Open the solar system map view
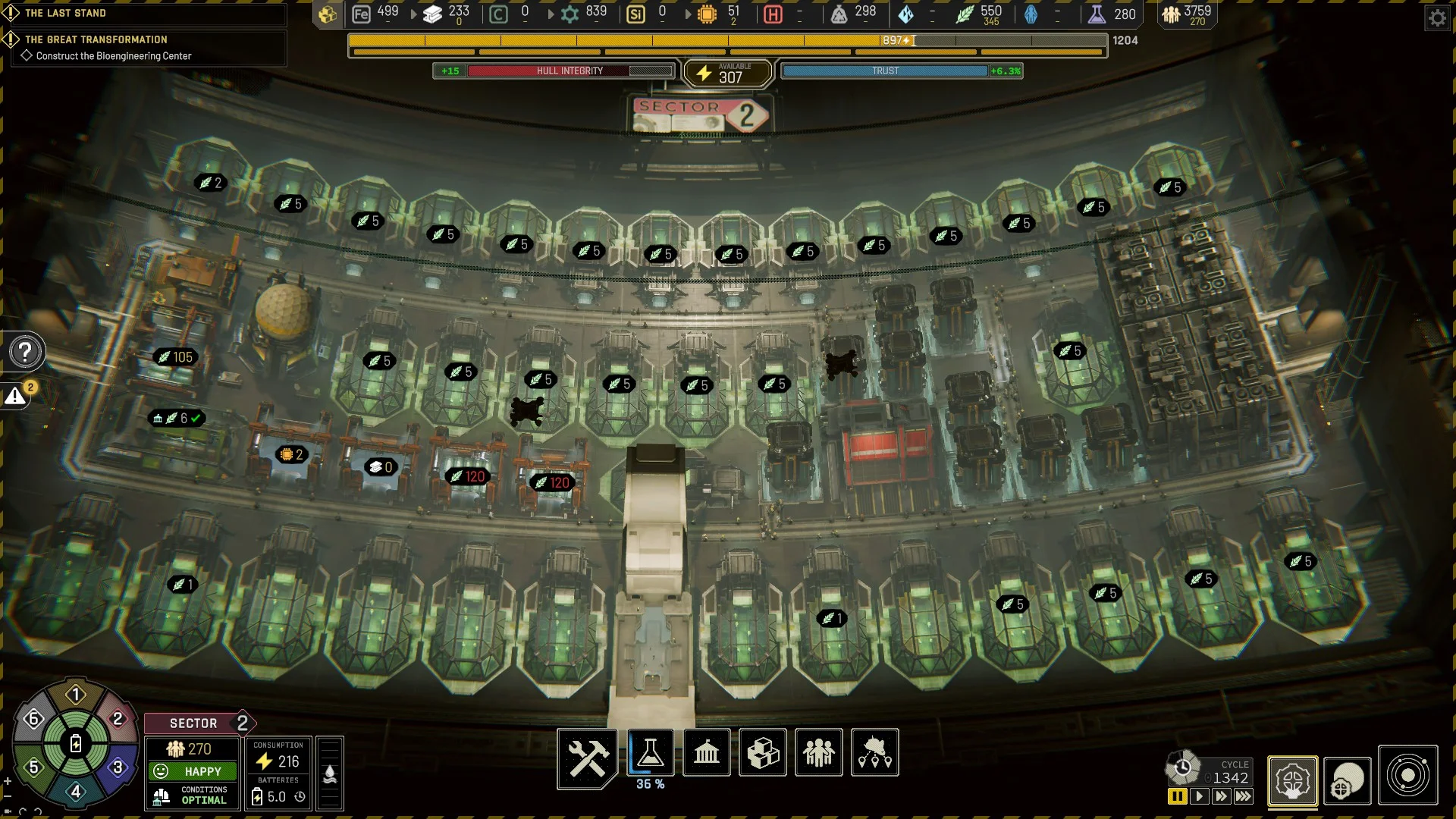1456x819 pixels. [x=1407, y=776]
